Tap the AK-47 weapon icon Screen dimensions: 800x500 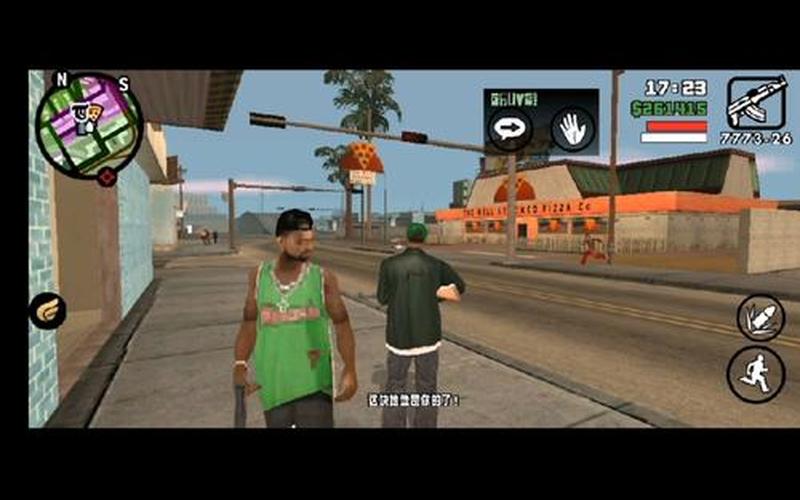click(756, 103)
